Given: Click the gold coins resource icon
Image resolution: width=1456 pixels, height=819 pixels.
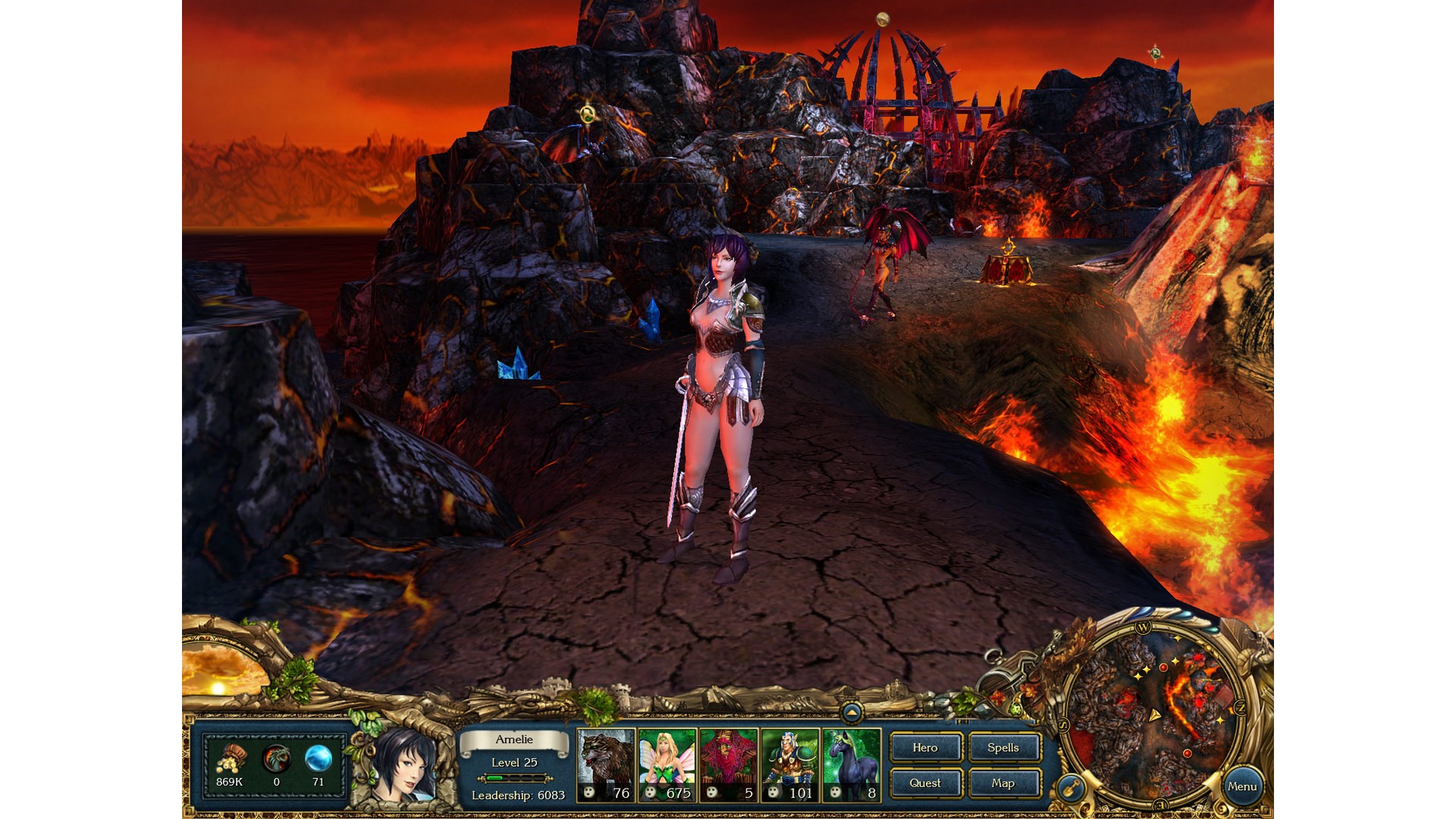Looking at the screenshot, I should point(229,758).
